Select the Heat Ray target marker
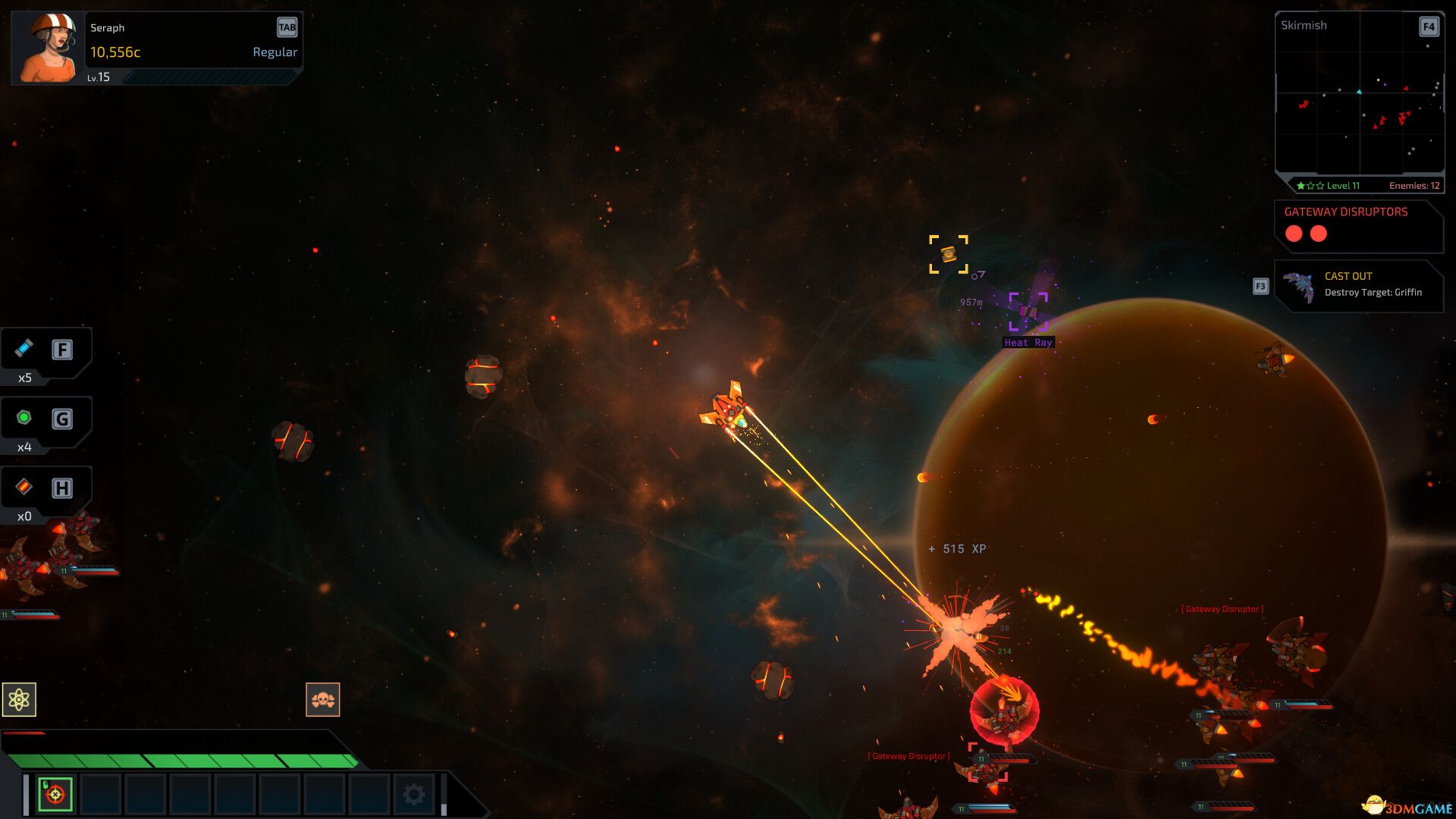Viewport: 1456px width, 819px height. click(x=1028, y=312)
